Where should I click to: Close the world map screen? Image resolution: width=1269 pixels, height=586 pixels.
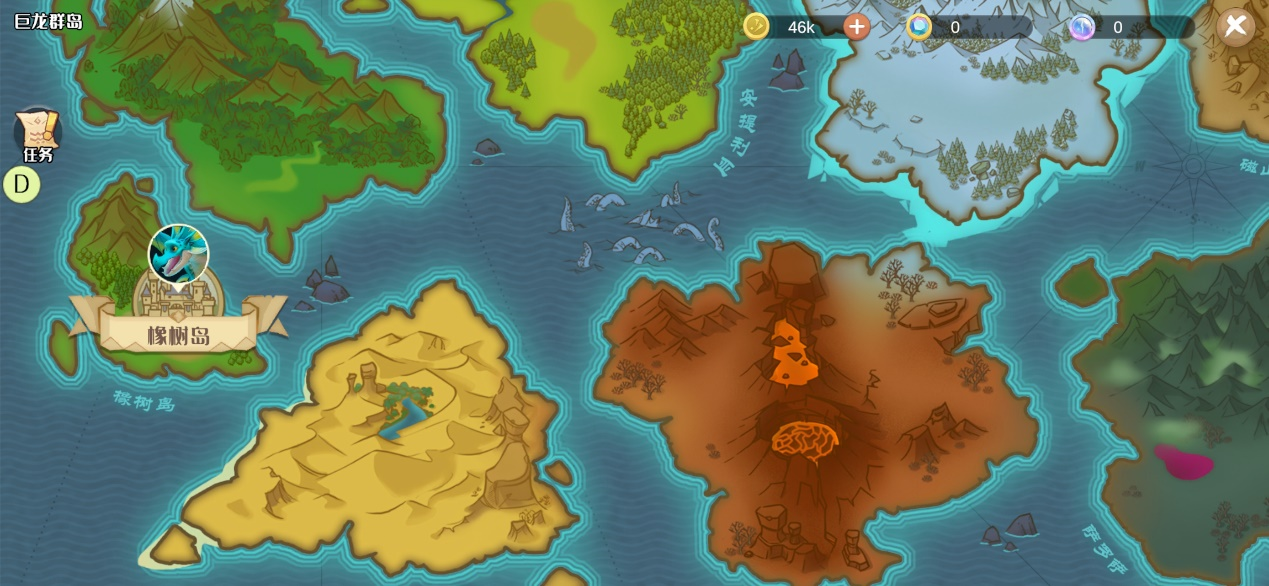click(x=1236, y=26)
